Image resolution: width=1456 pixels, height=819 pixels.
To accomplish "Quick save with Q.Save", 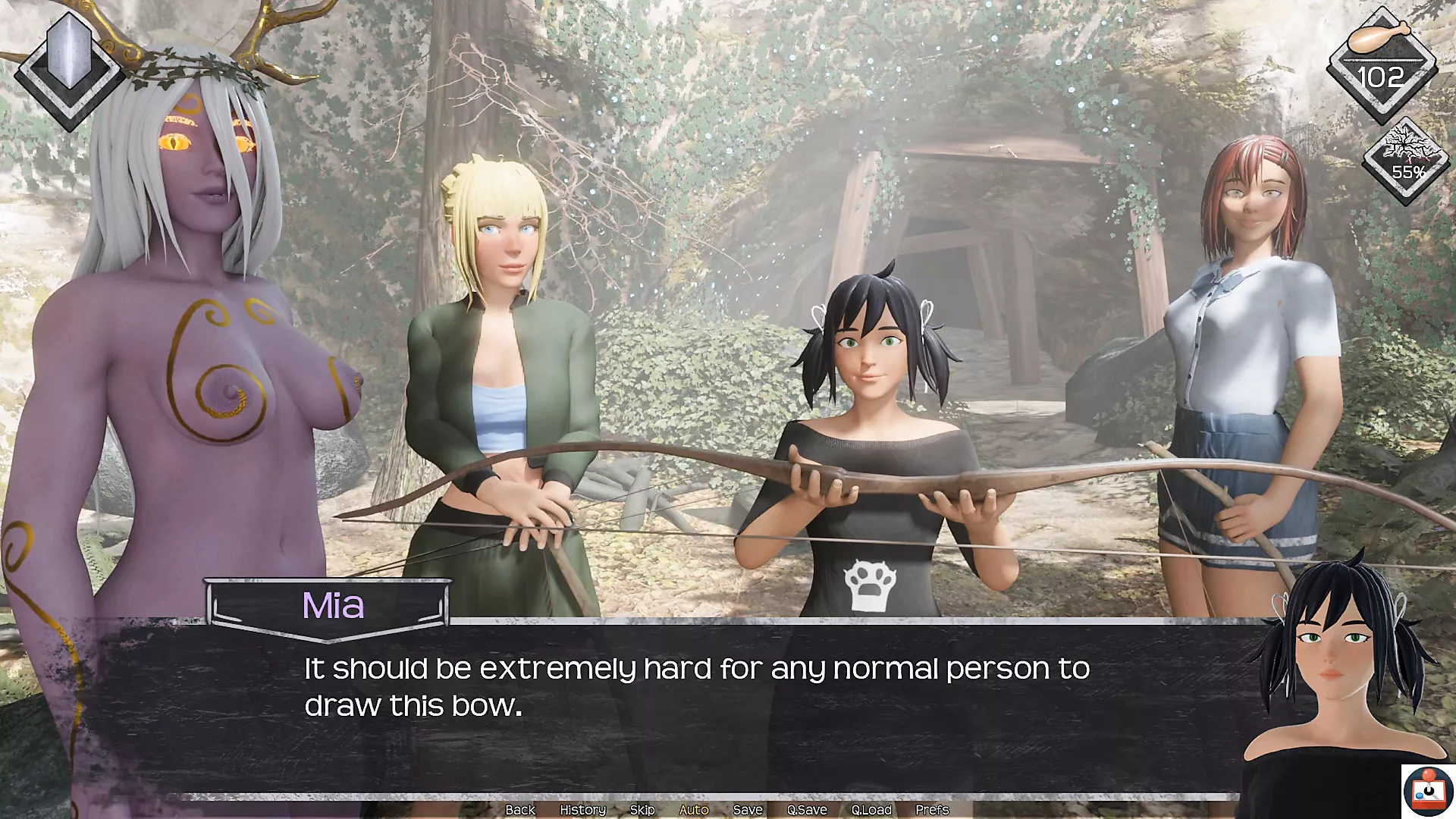I will (x=806, y=810).
